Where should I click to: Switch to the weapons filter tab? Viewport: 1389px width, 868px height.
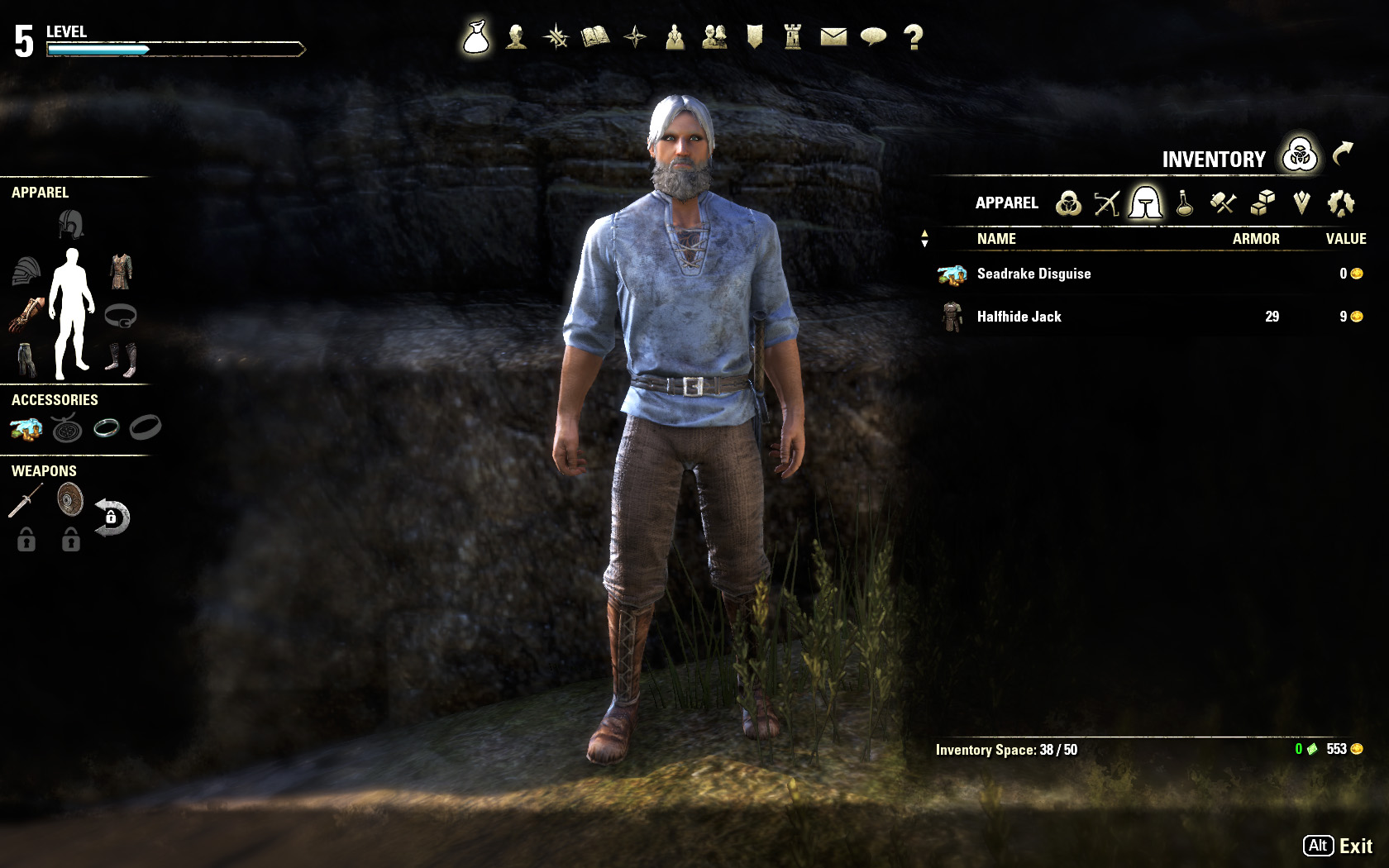click(x=1106, y=203)
